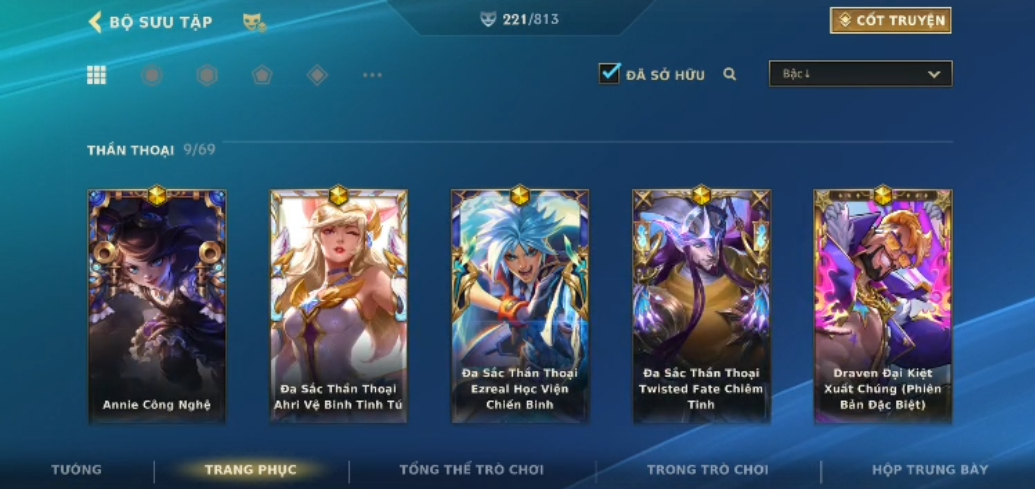Select the Ahri Vệ Binh Tinh Tú card
1035x489 pixels.
(x=338, y=305)
